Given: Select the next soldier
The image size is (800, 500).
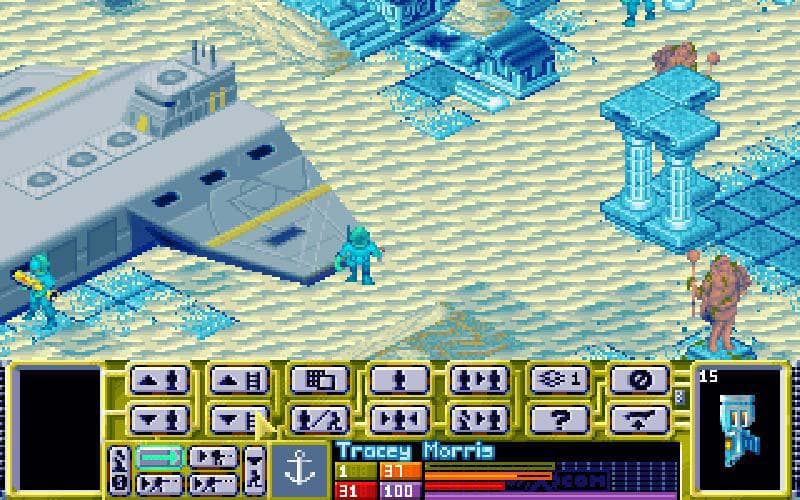Looking at the screenshot, I should [479, 381].
